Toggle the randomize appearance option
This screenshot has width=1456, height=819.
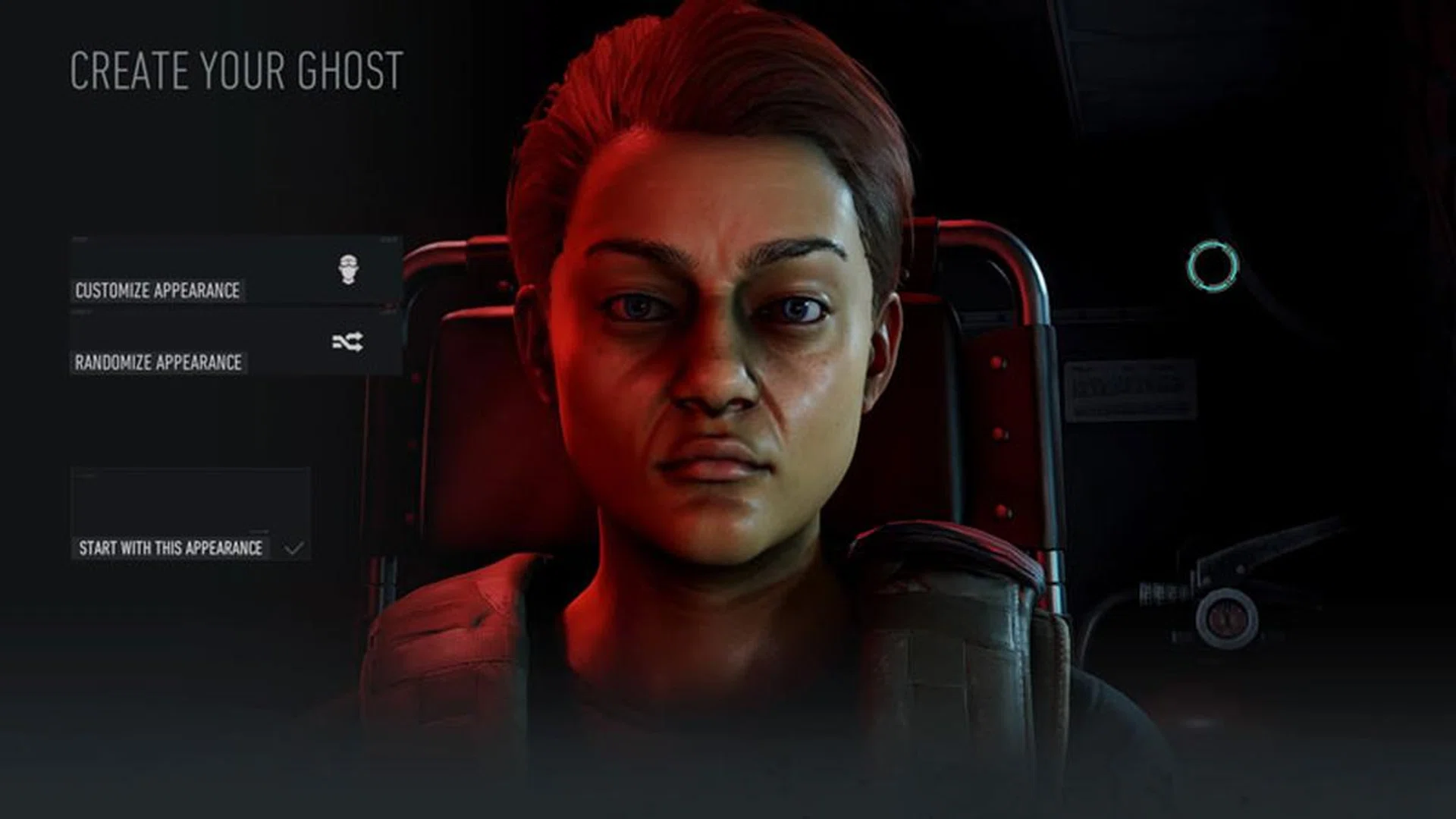159,362
